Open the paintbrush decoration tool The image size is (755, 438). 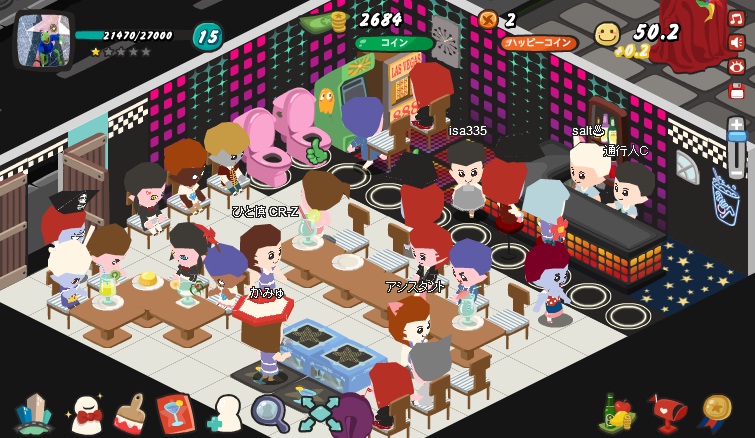[x=131, y=413]
